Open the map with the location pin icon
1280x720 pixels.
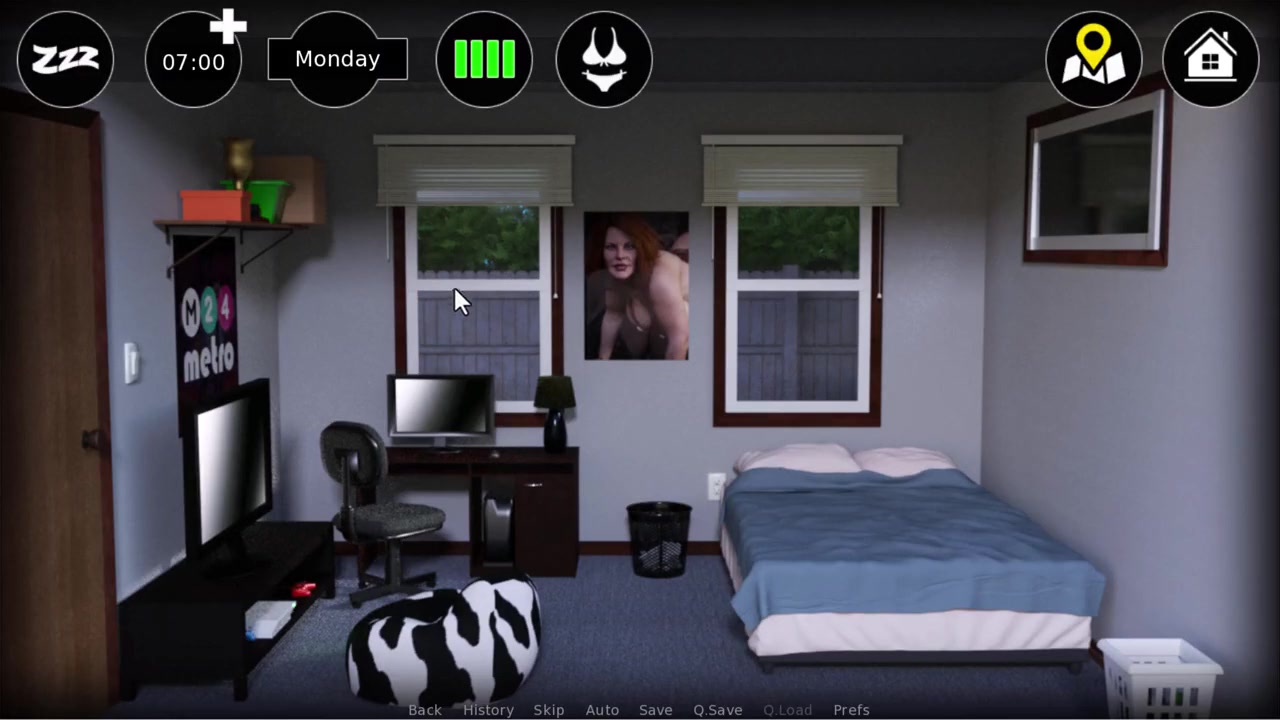pyautogui.click(x=1093, y=60)
